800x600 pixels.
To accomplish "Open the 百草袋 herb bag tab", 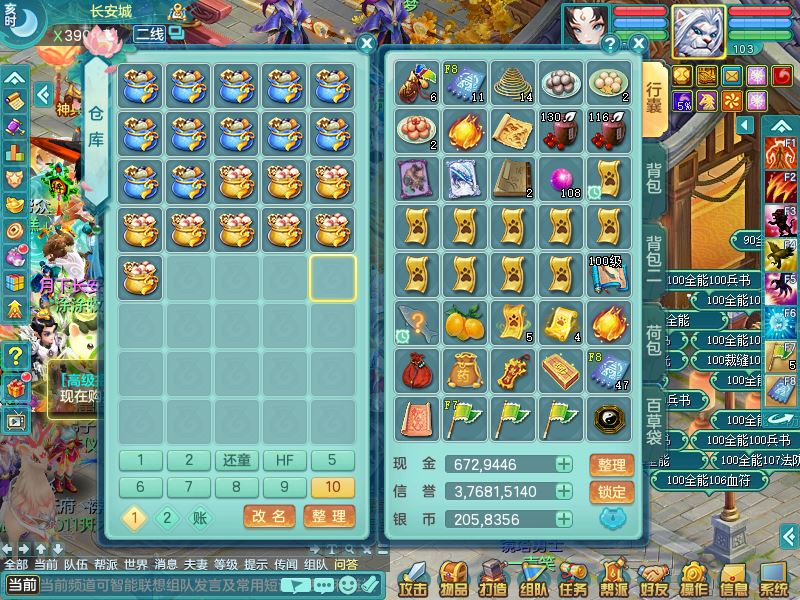I will [653, 422].
